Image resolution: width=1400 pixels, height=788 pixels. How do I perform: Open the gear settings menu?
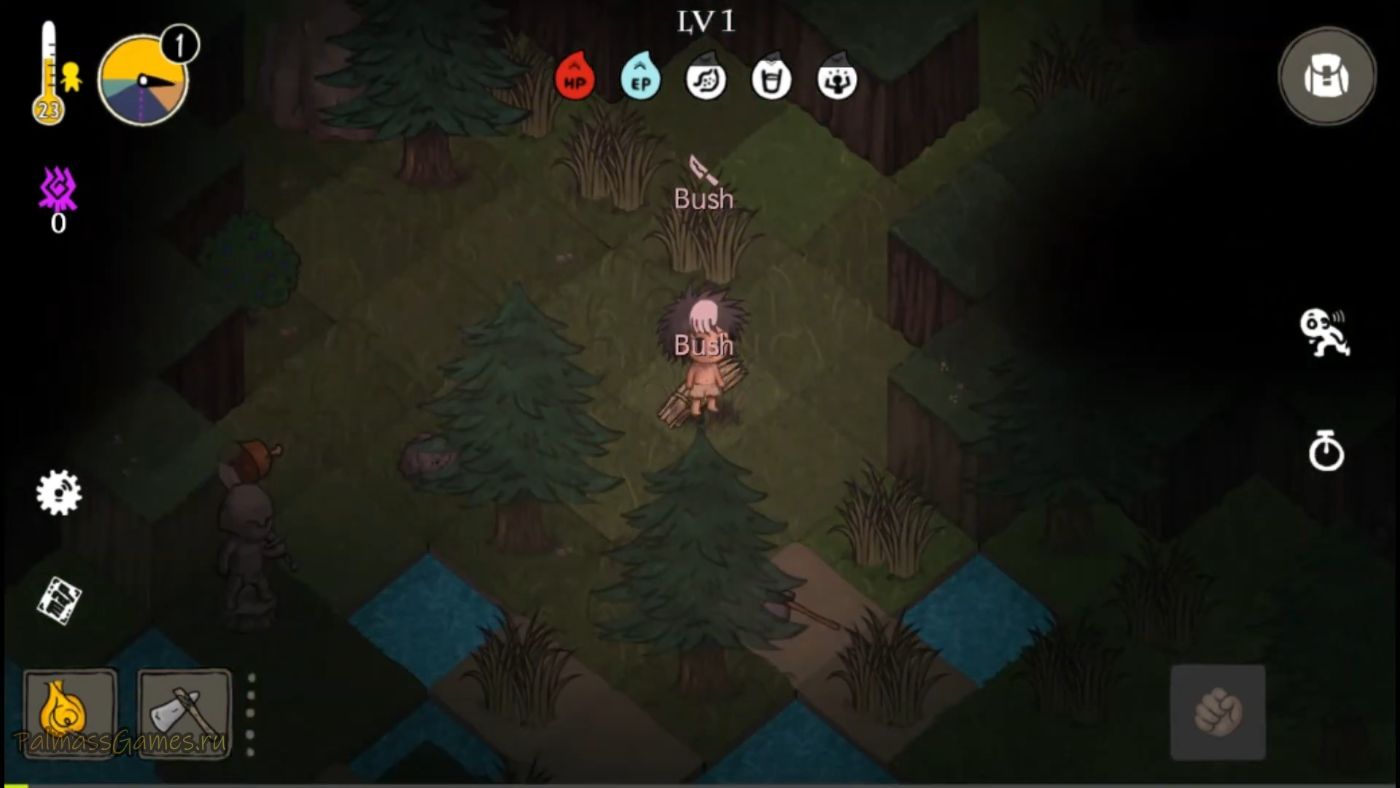(58, 493)
